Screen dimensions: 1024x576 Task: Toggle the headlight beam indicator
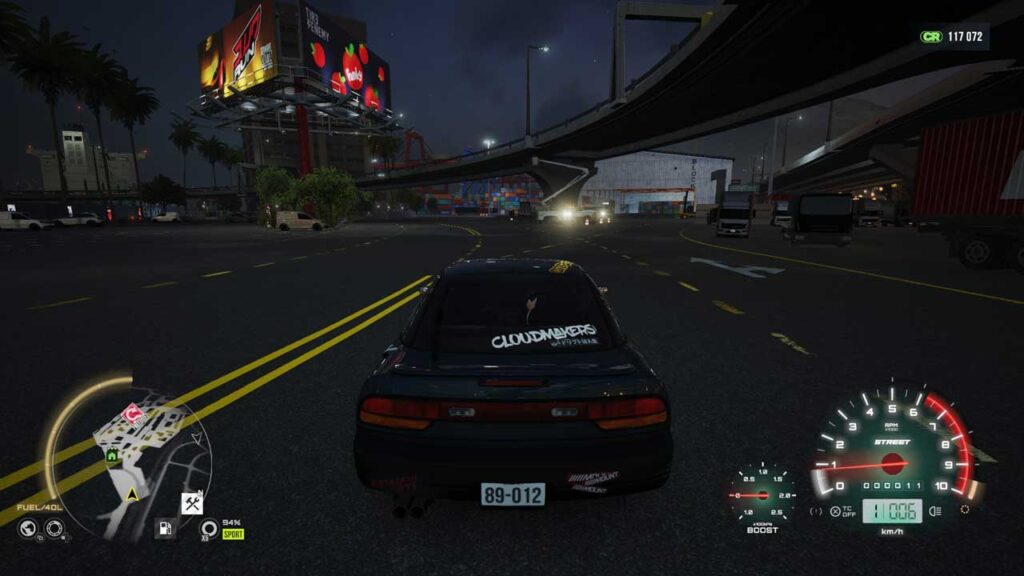(x=935, y=510)
